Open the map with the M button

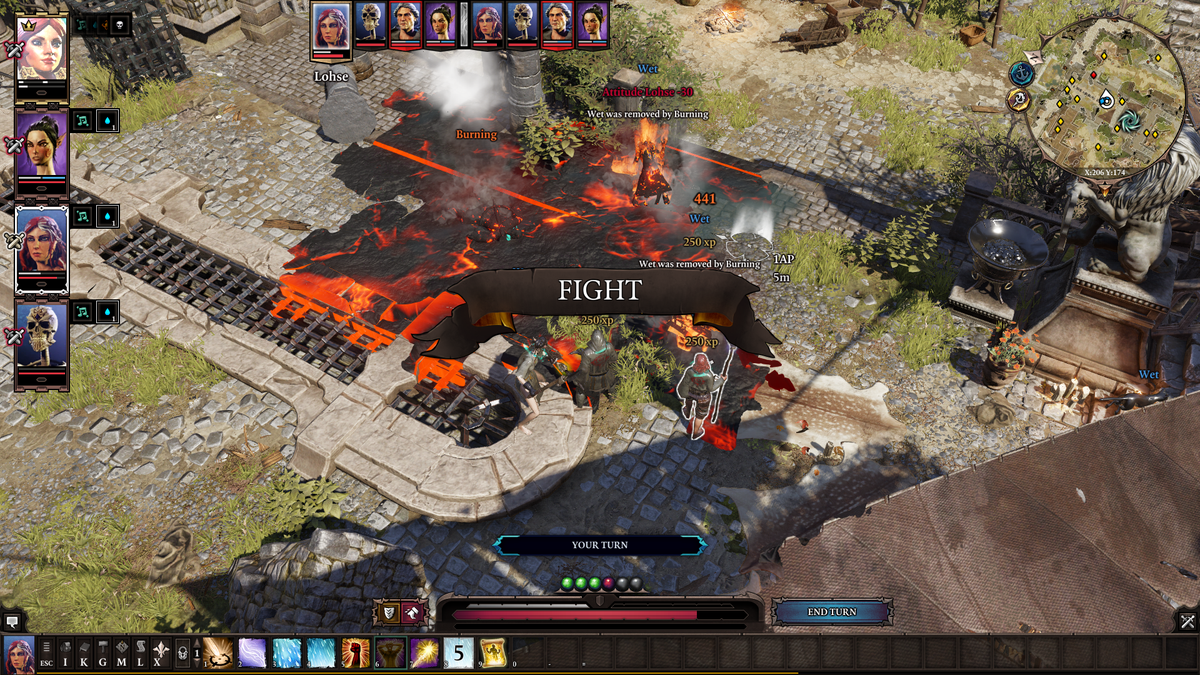121,654
